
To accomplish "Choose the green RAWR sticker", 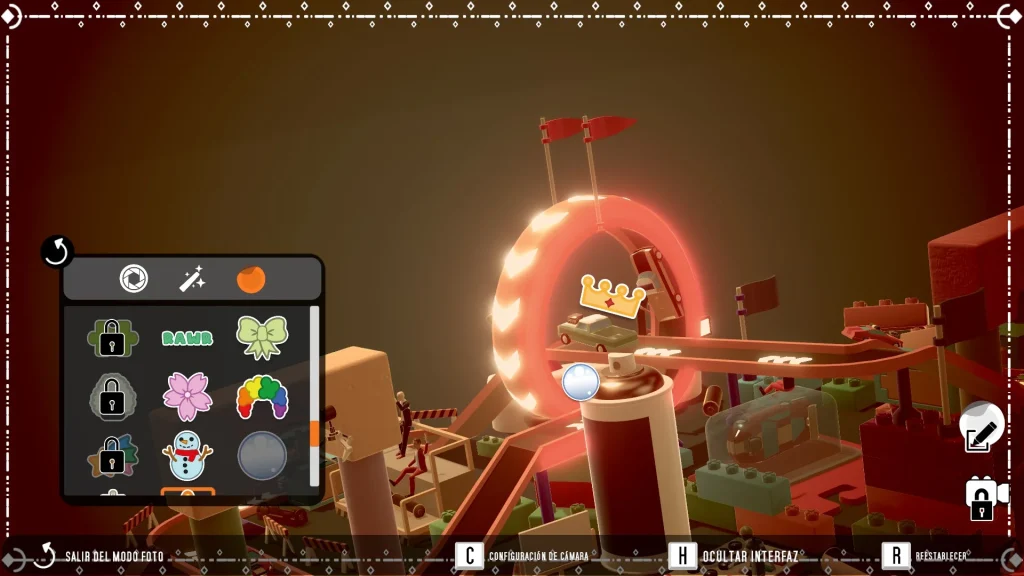I will click(x=188, y=338).
